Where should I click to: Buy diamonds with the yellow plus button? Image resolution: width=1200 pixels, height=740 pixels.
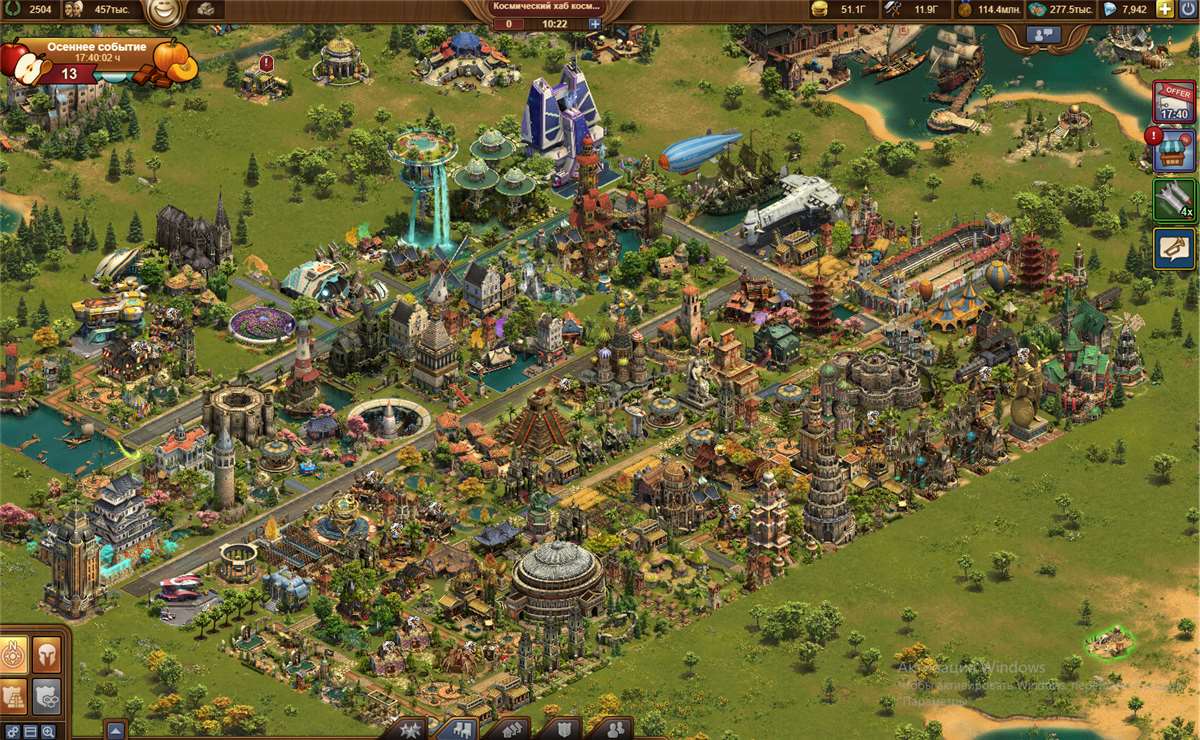click(x=1165, y=9)
